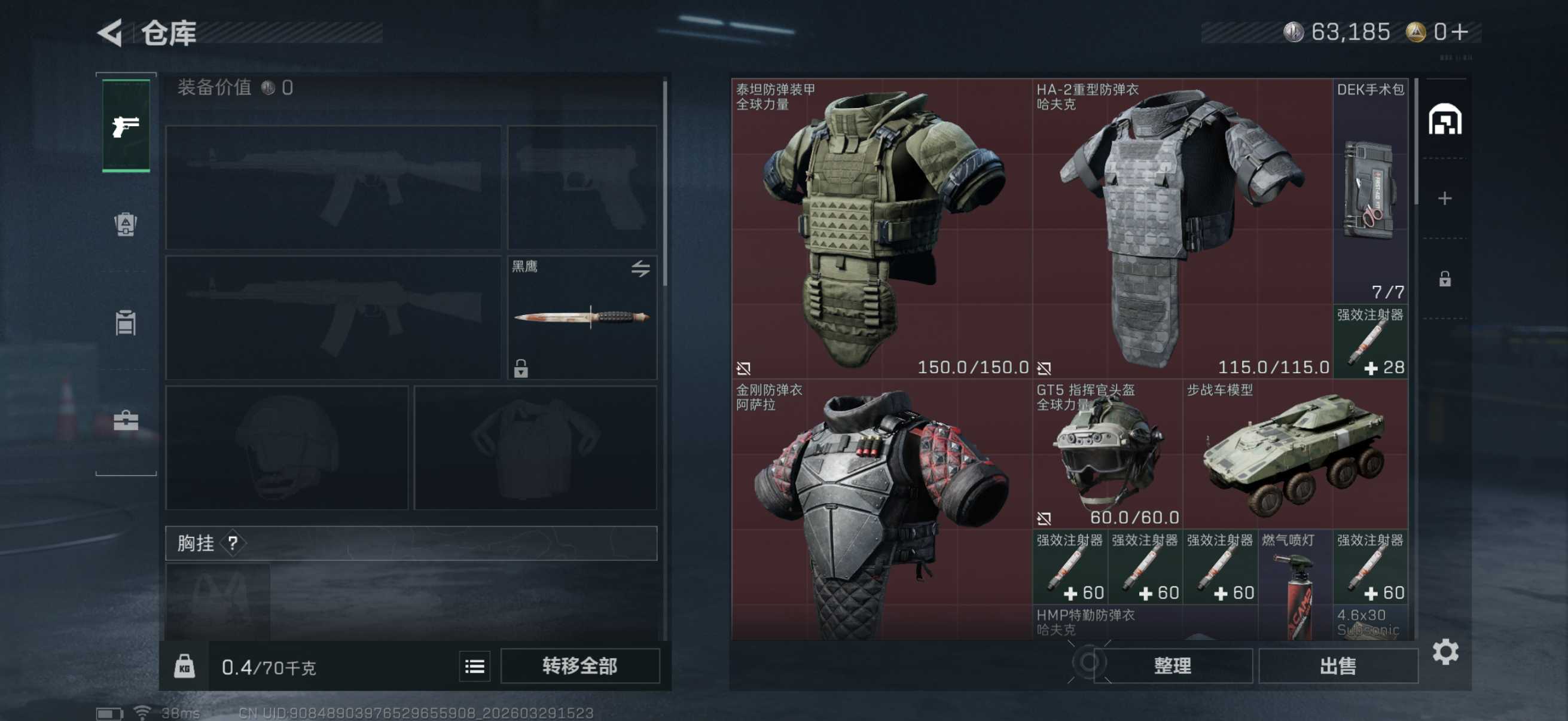The height and width of the screenshot is (721, 1568).
Task: Click the 转移全部 button
Action: click(579, 665)
